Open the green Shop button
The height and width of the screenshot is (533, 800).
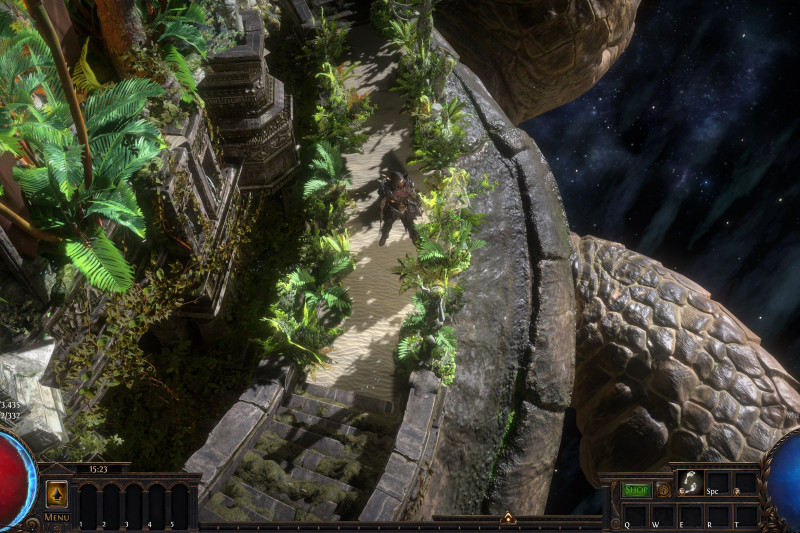pyautogui.click(x=636, y=490)
